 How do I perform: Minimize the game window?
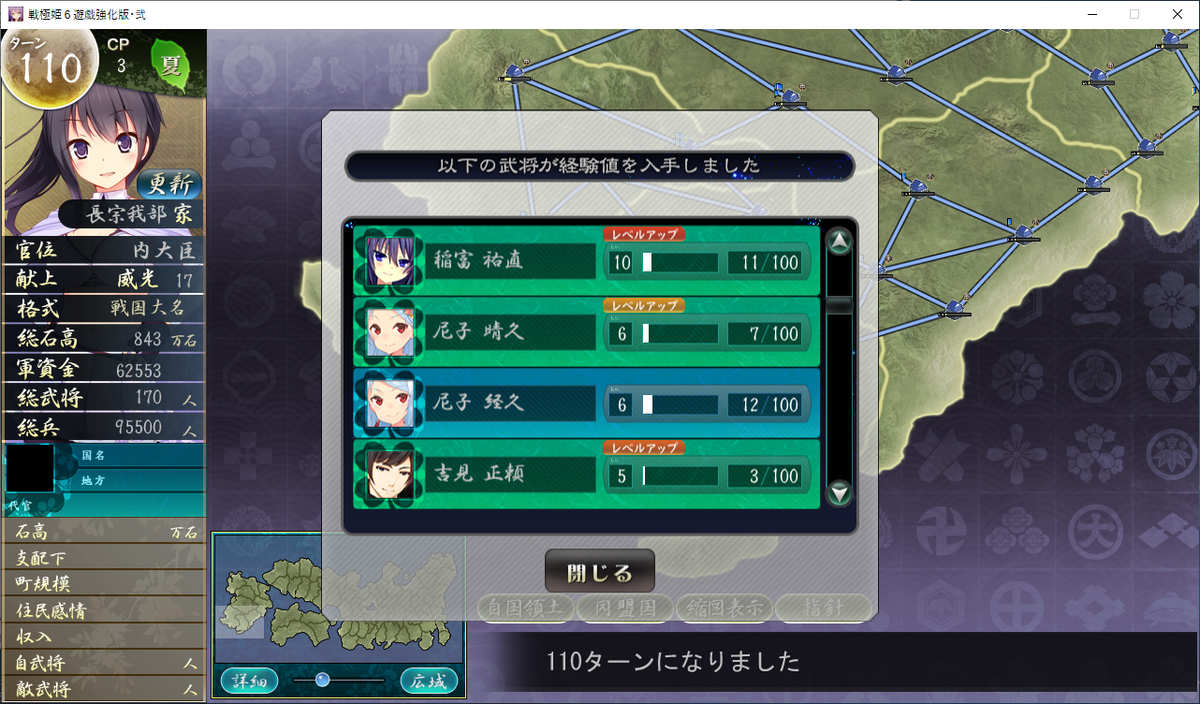[x=1086, y=14]
